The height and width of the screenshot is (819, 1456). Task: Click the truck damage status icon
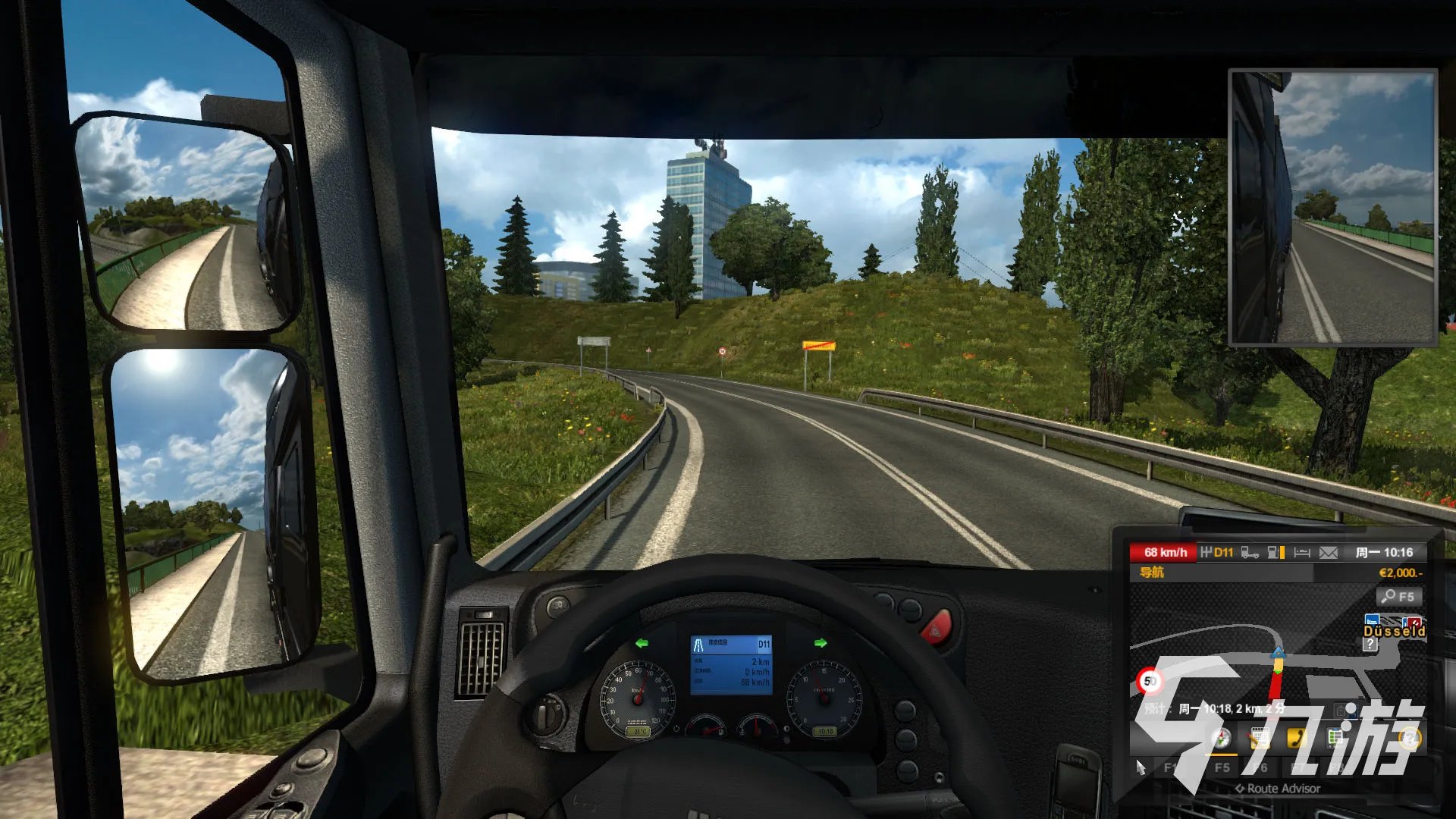pyautogui.click(x=1250, y=553)
